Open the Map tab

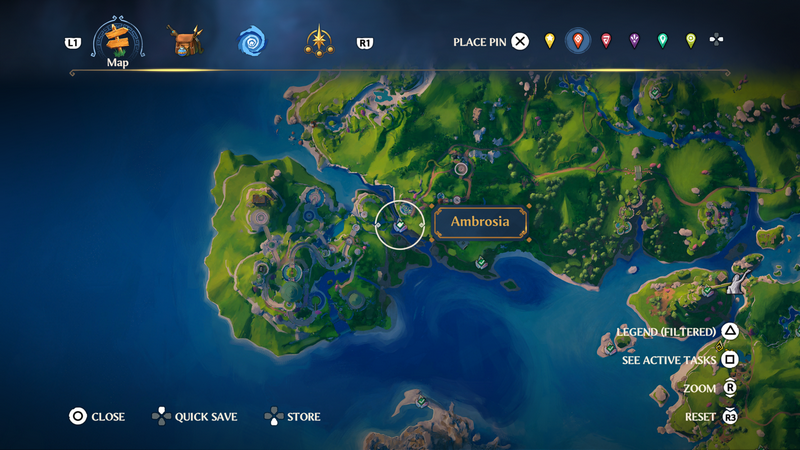(118, 42)
